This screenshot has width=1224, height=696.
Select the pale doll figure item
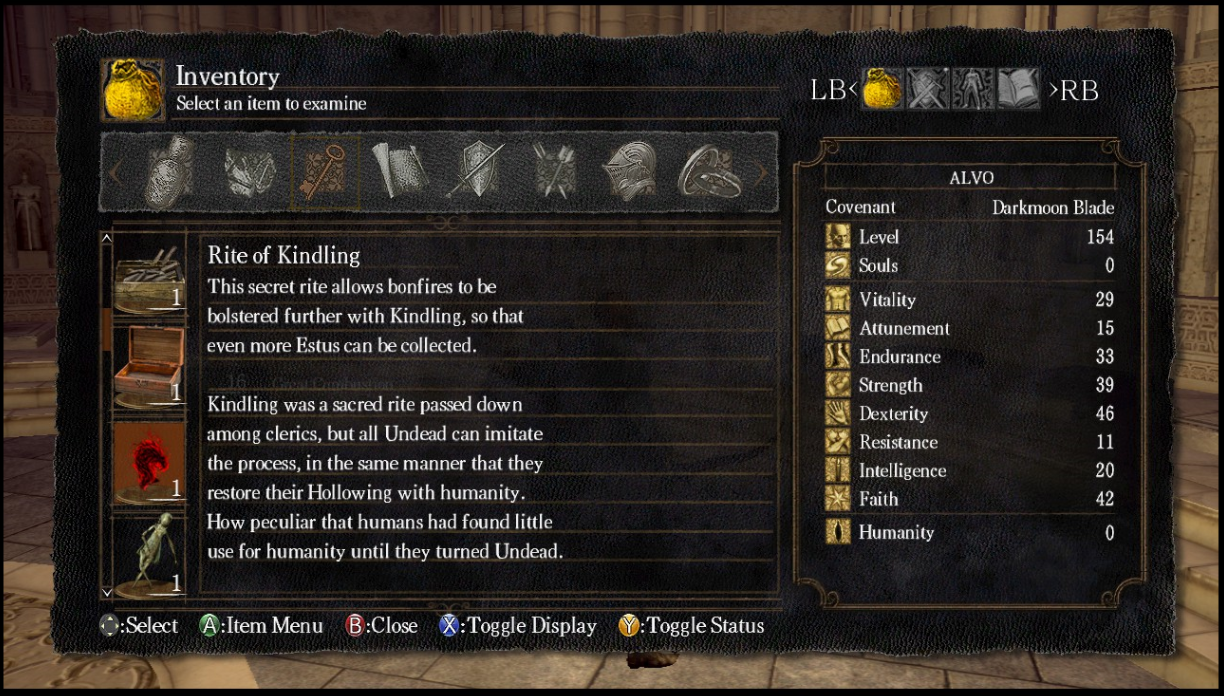click(x=148, y=553)
